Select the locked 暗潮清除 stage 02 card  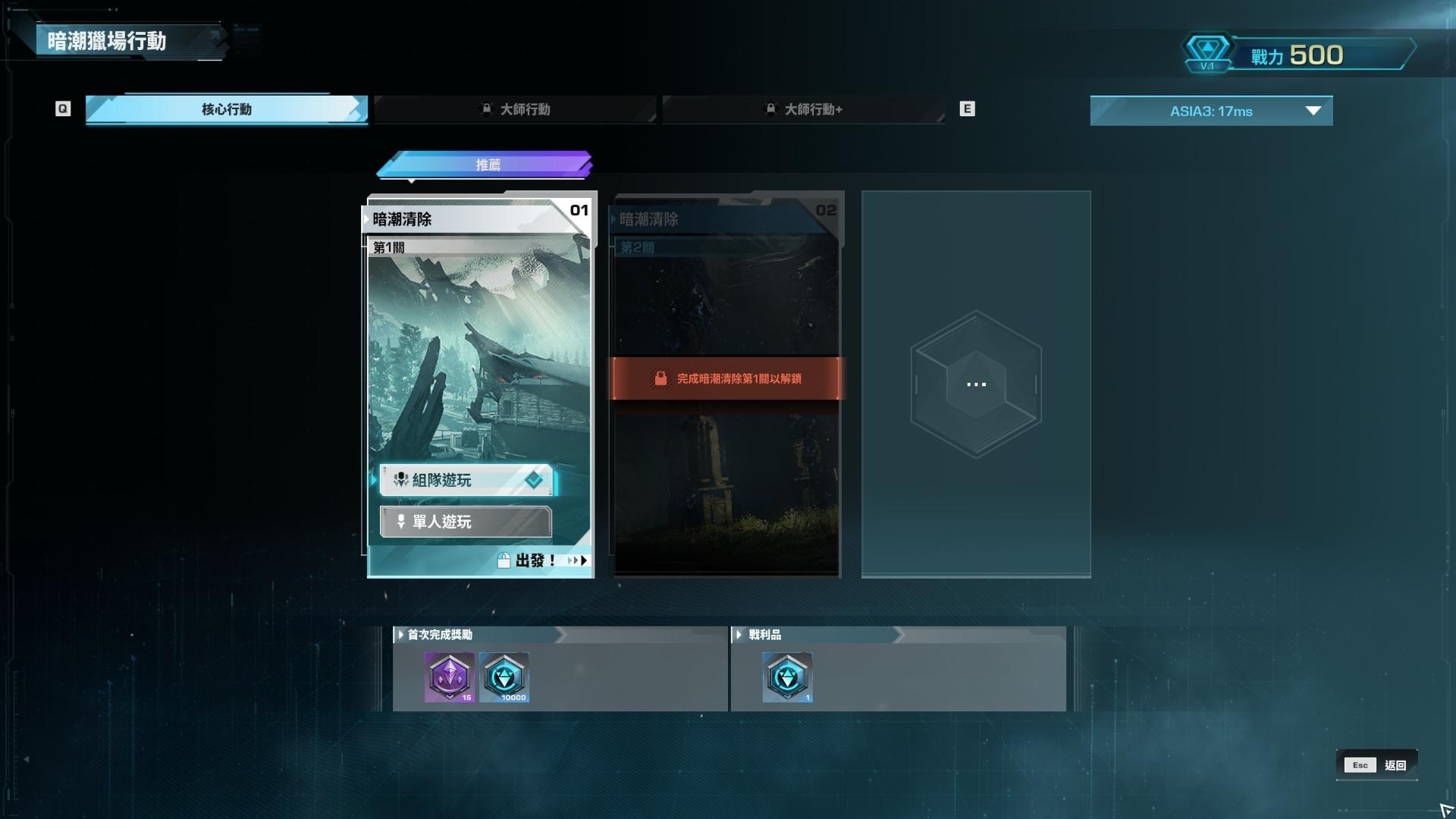pos(726,303)
